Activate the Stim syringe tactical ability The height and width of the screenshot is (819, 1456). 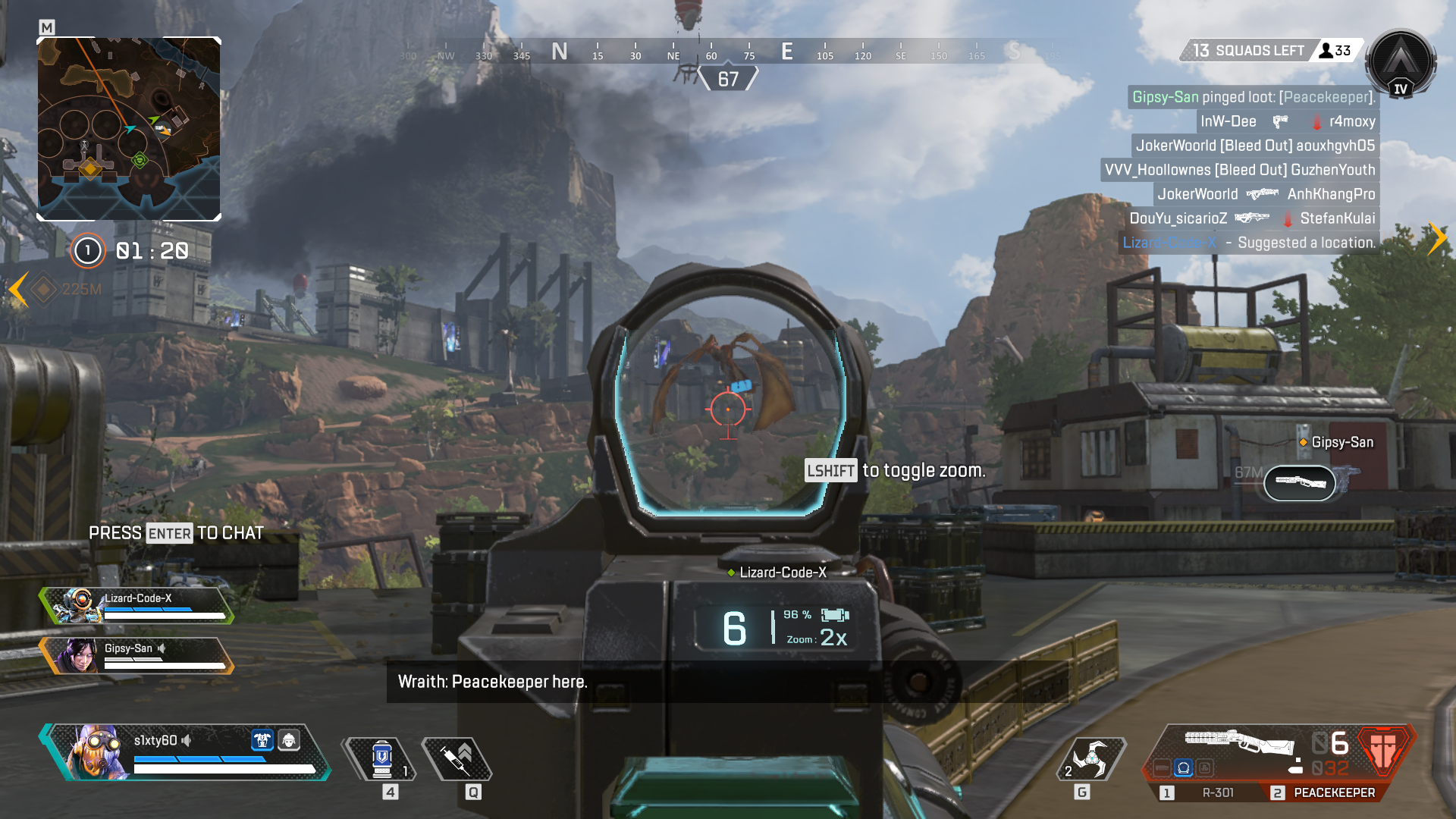[x=458, y=759]
